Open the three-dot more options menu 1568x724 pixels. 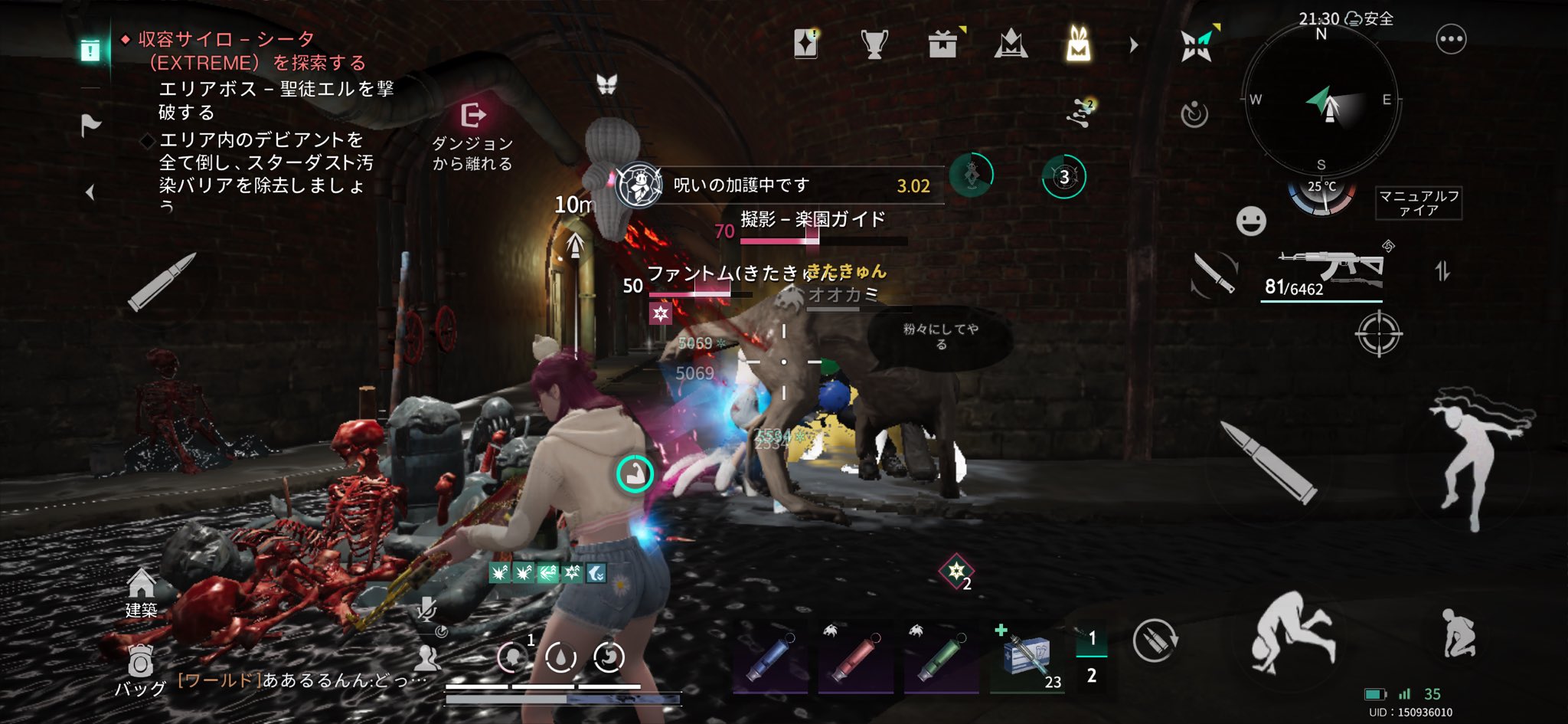click(1451, 39)
